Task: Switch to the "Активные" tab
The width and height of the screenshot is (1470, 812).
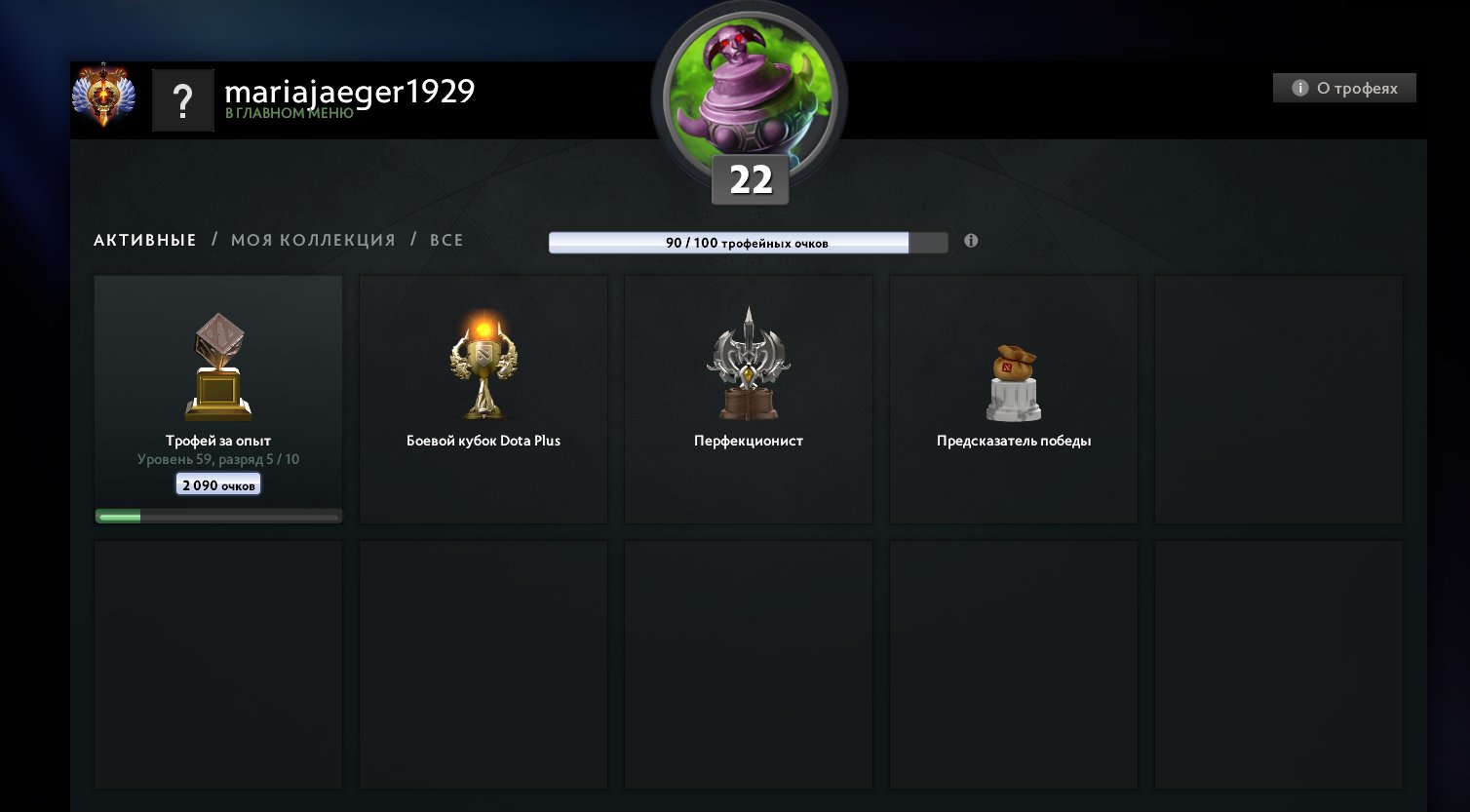Action: pos(145,240)
